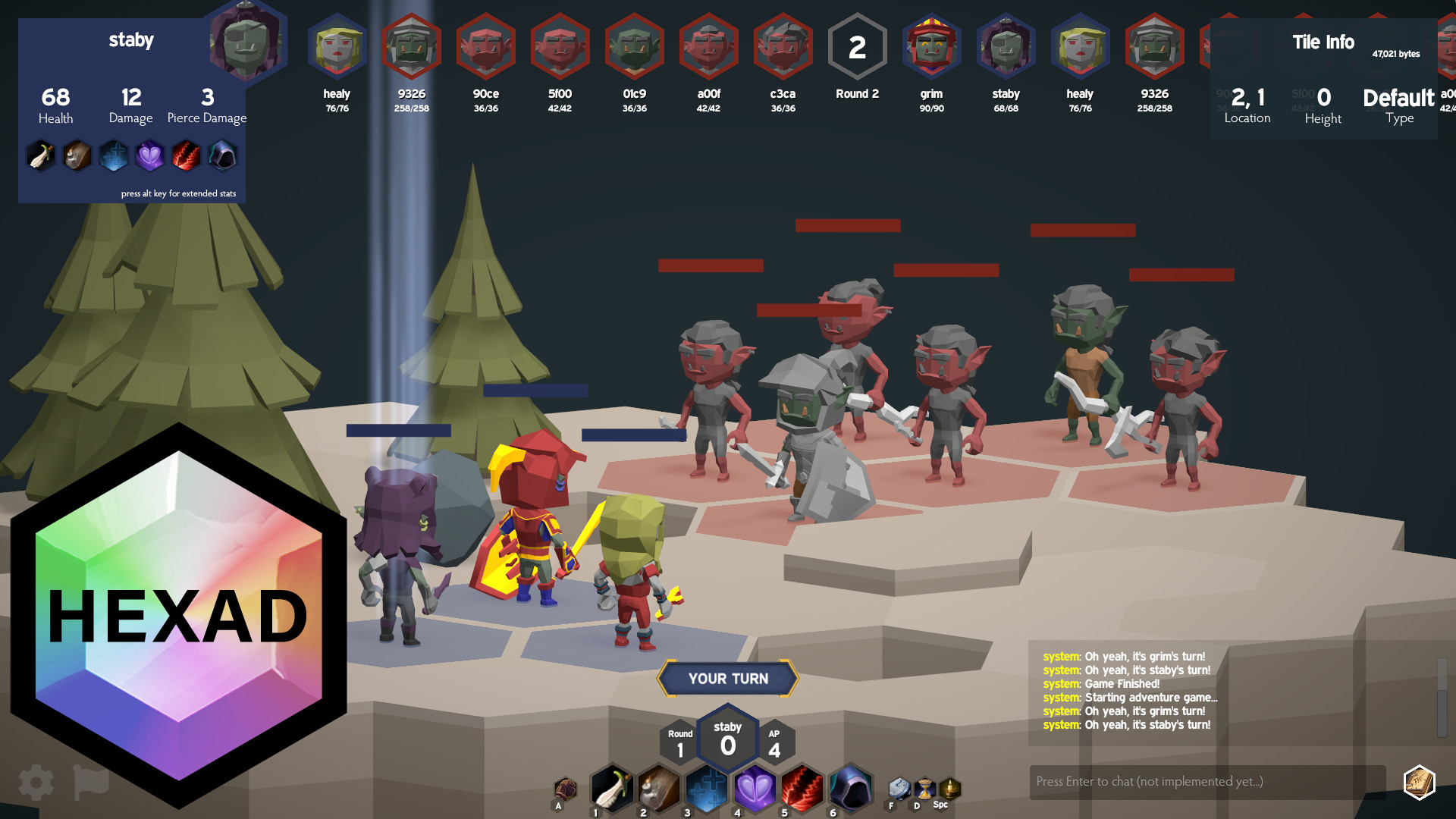Image resolution: width=1456 pixels, height=819 pixels.
Task: Click the silver clock icon on the action bar
Action: coord(899,789)
